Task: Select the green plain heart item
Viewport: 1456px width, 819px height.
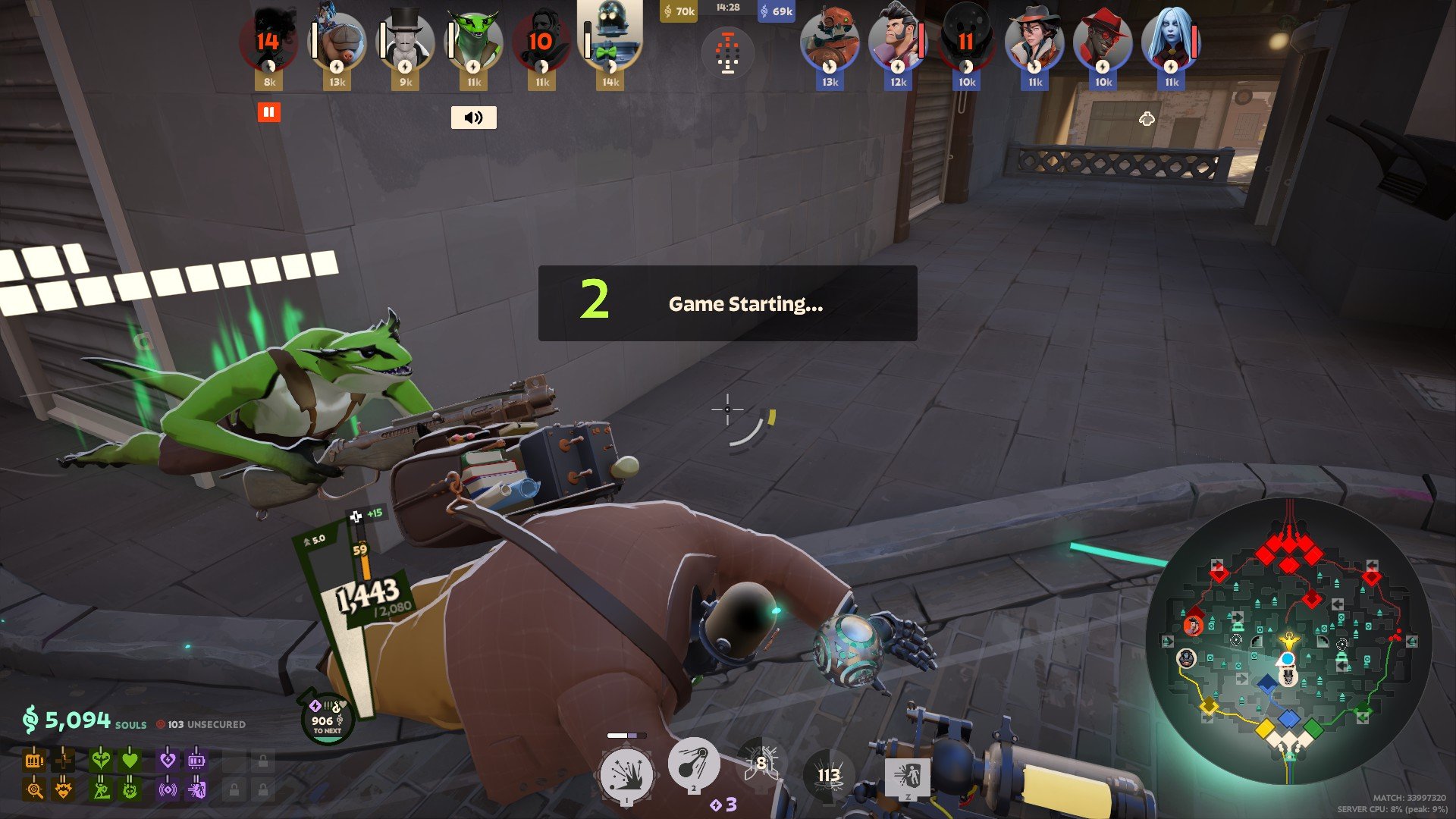Action: tap(130, 759)
